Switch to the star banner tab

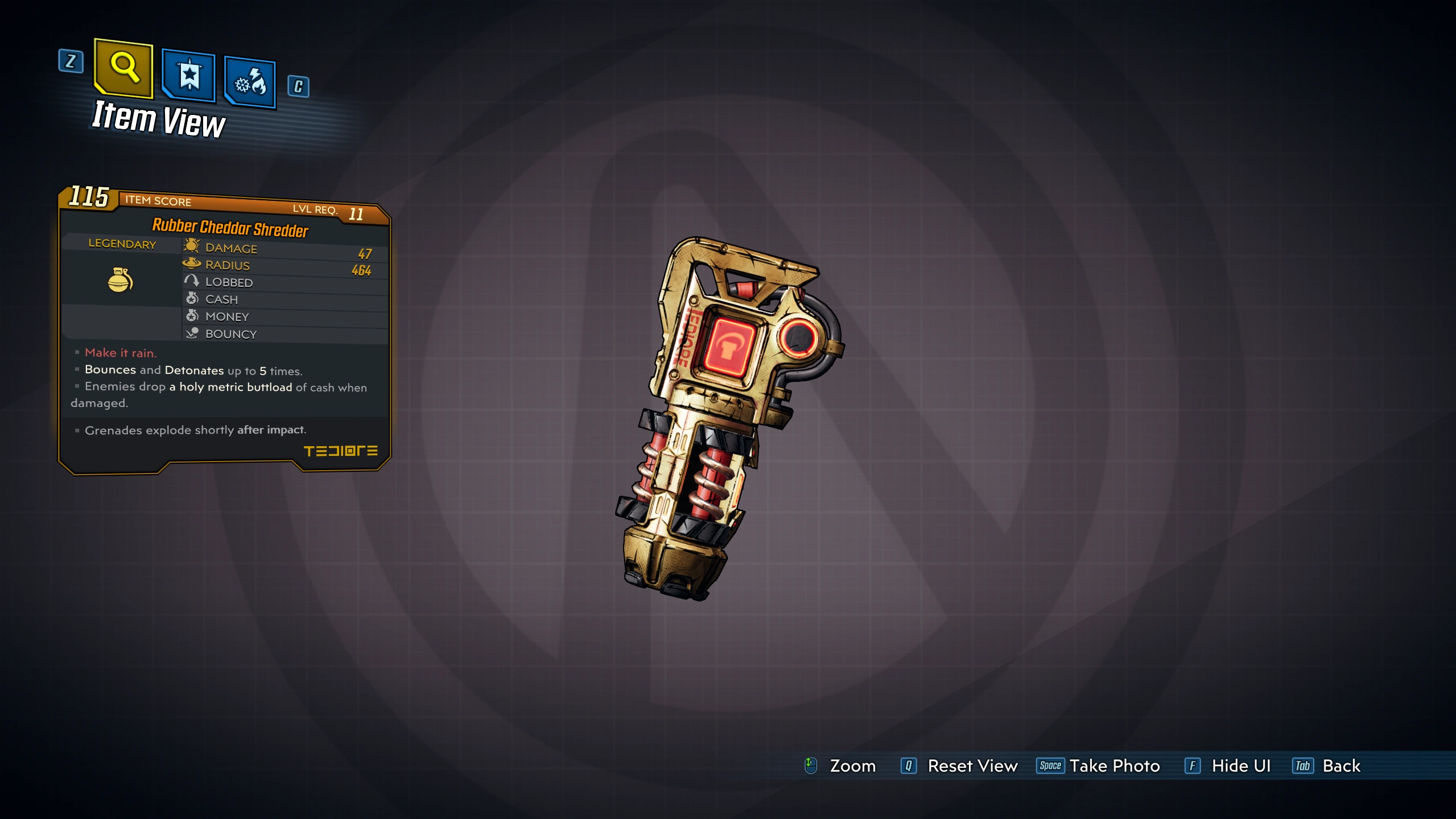(x=189, y=76)
